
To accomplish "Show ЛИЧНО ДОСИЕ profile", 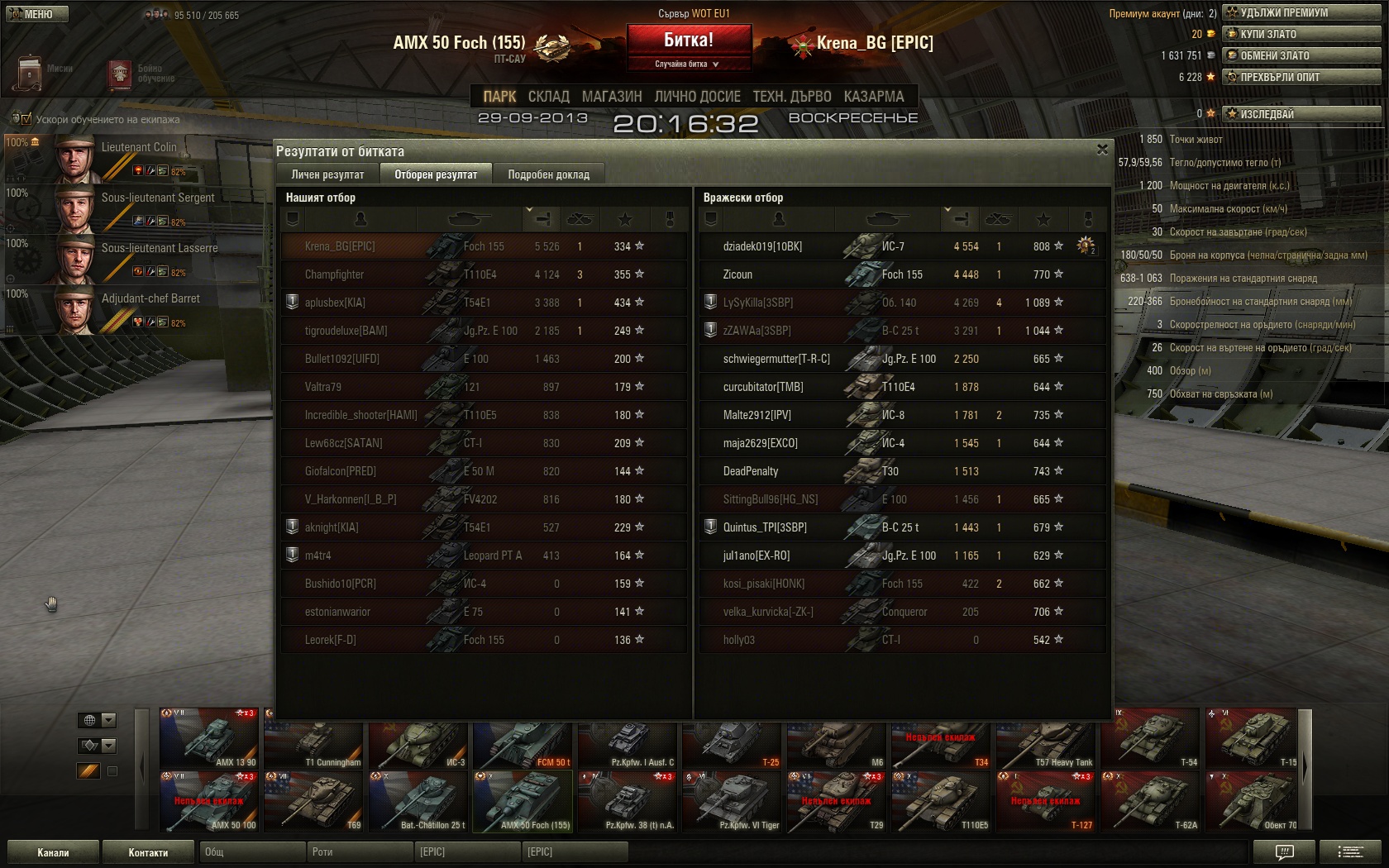I will tap(697, 97).
